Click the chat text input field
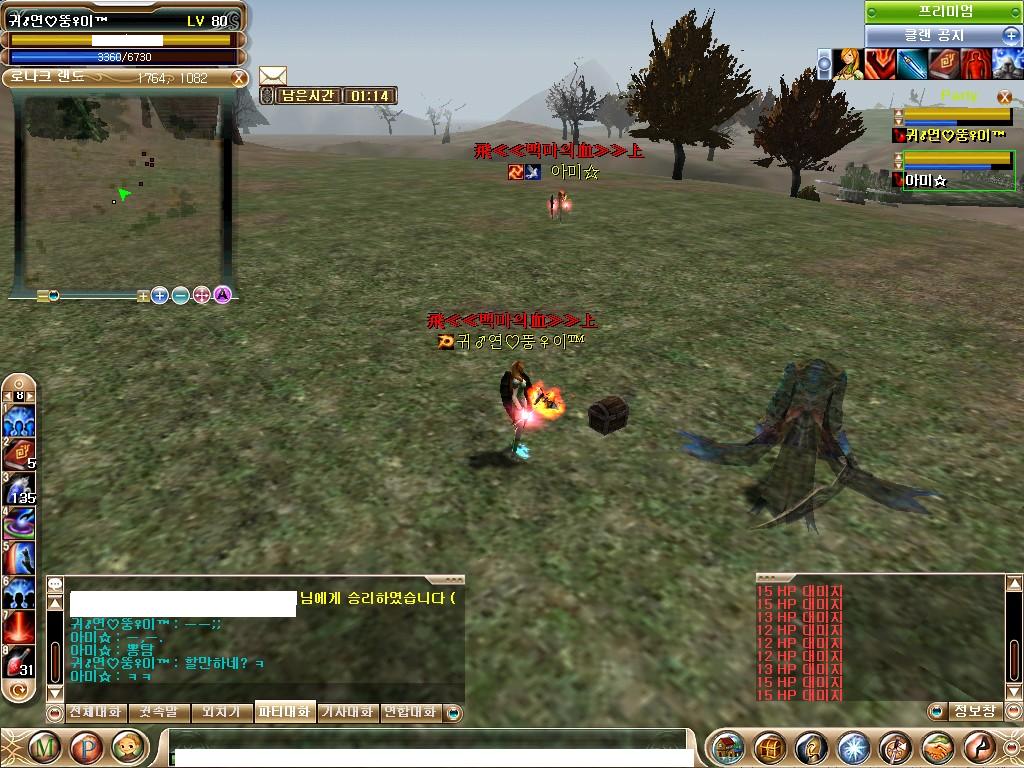 [x=430, y=746]
